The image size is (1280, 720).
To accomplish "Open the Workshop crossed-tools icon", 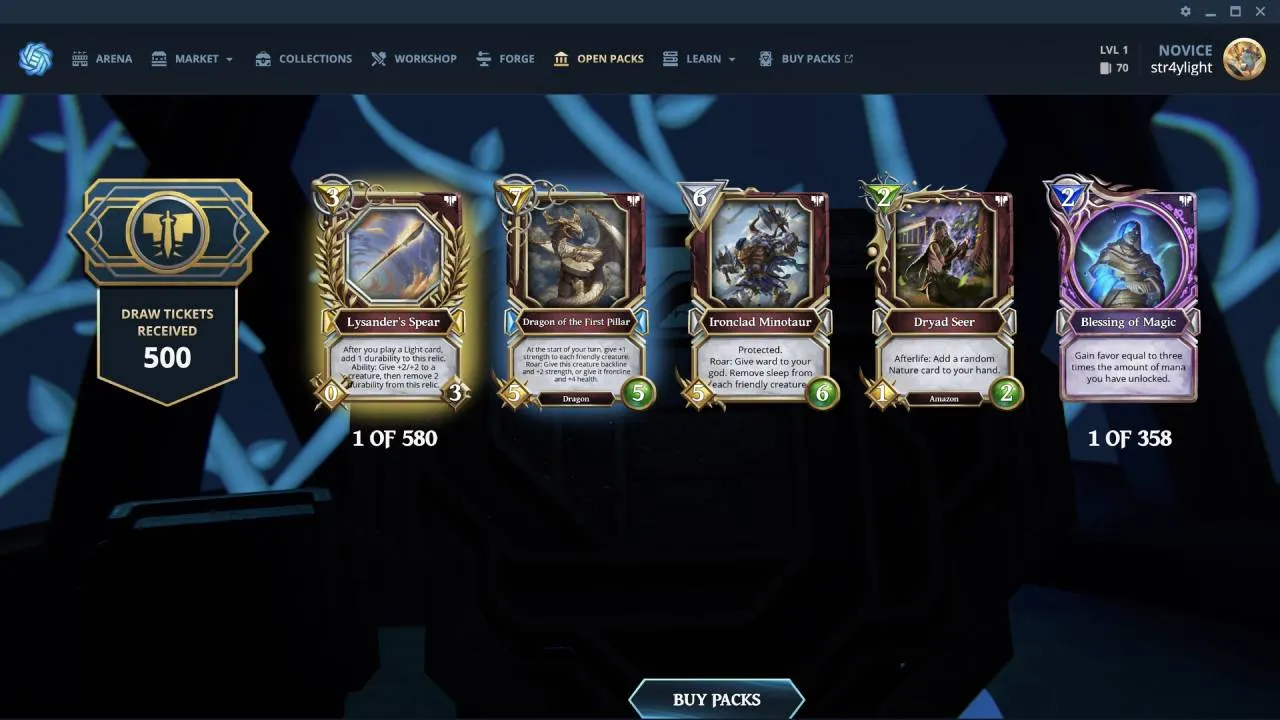I will pos(377,58).
